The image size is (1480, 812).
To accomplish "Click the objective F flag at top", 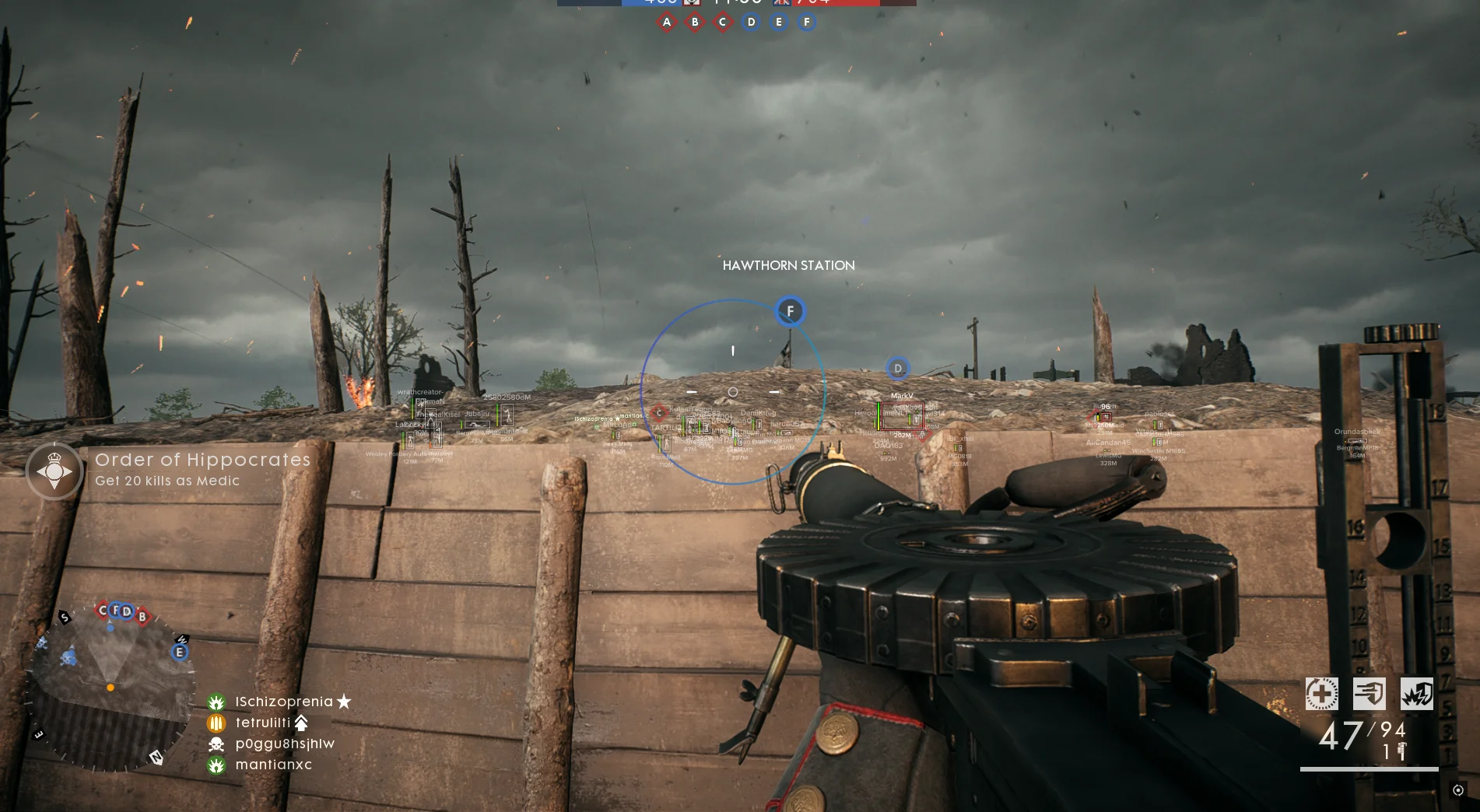I will tap(807, 23).
